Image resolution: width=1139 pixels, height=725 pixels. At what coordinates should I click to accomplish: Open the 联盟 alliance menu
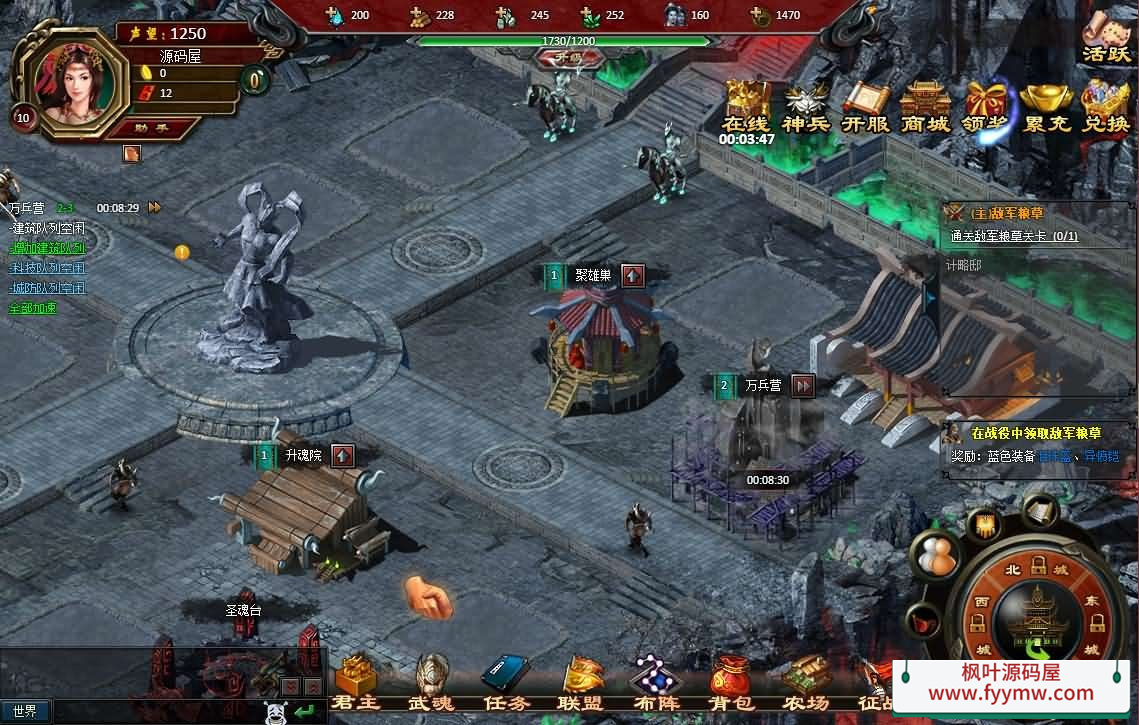tap(583, 683)
